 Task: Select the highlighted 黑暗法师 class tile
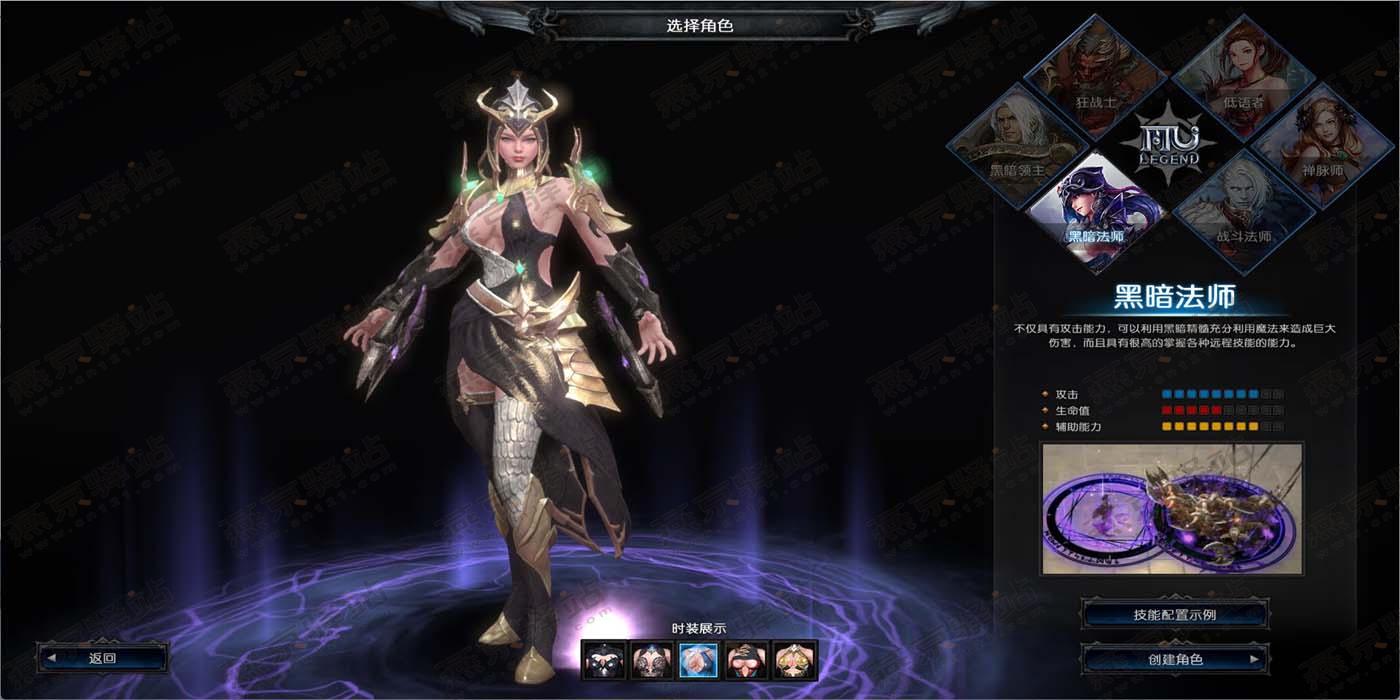click(x=1097, y=214)
